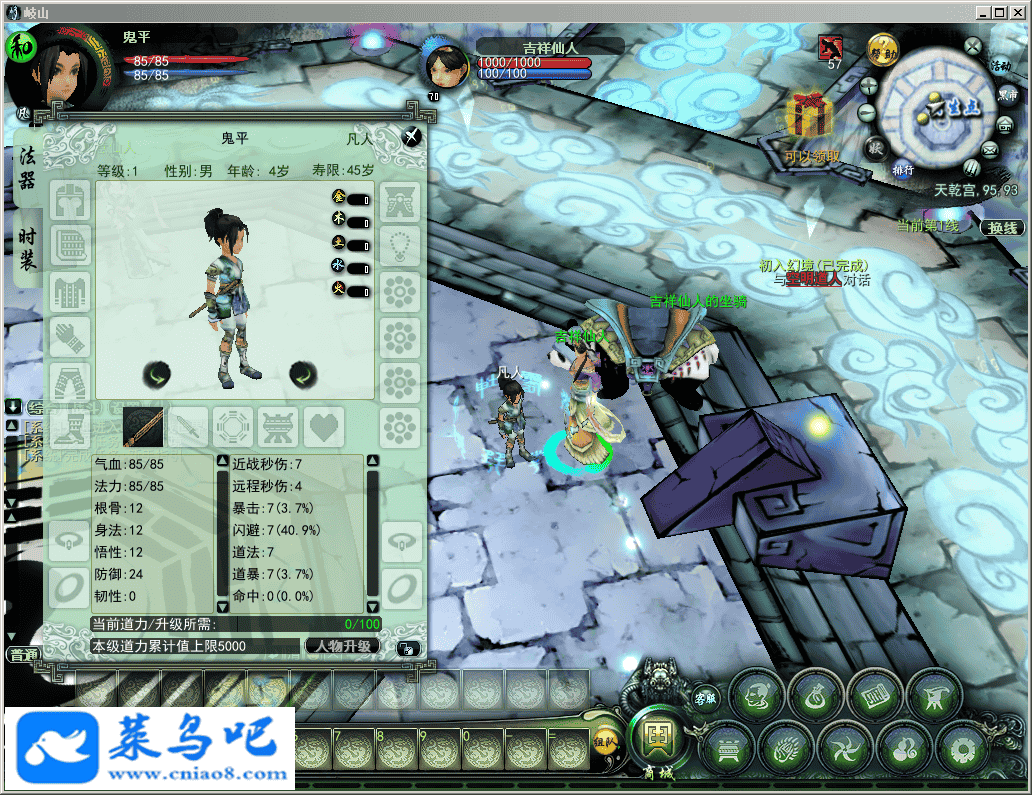1032x795 pixels.
Task: Rotate character model with right arrow
Action: click(x=303, y=374)
